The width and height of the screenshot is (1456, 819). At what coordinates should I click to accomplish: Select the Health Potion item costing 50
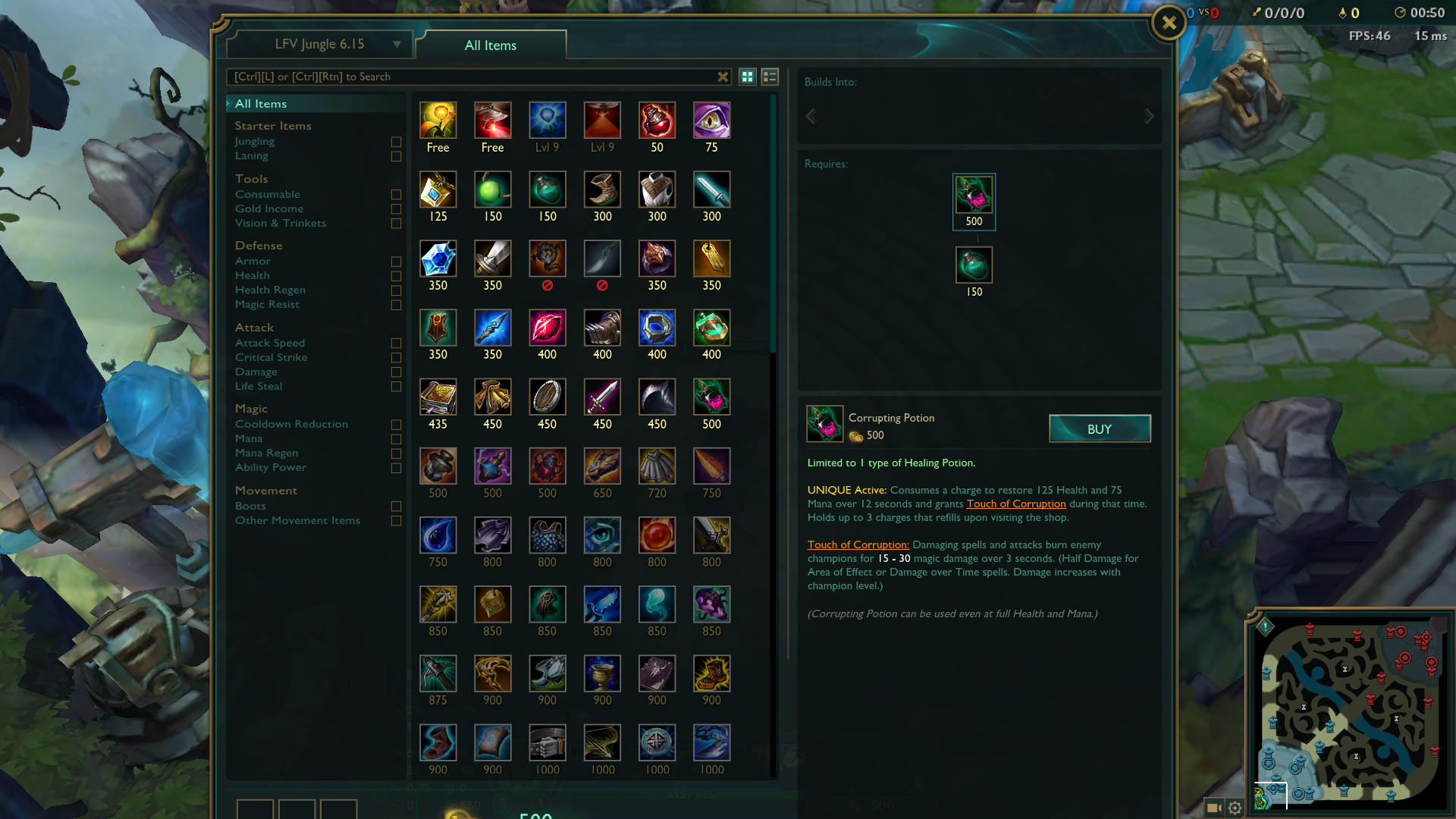point(657,119)
